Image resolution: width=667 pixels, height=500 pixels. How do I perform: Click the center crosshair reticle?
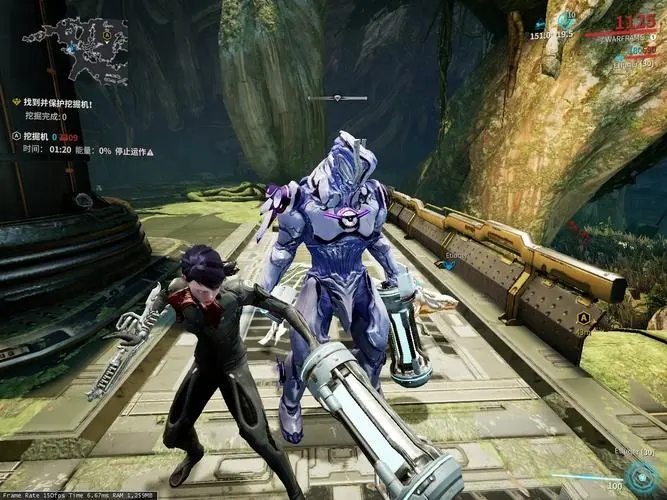tap(337, 98)
